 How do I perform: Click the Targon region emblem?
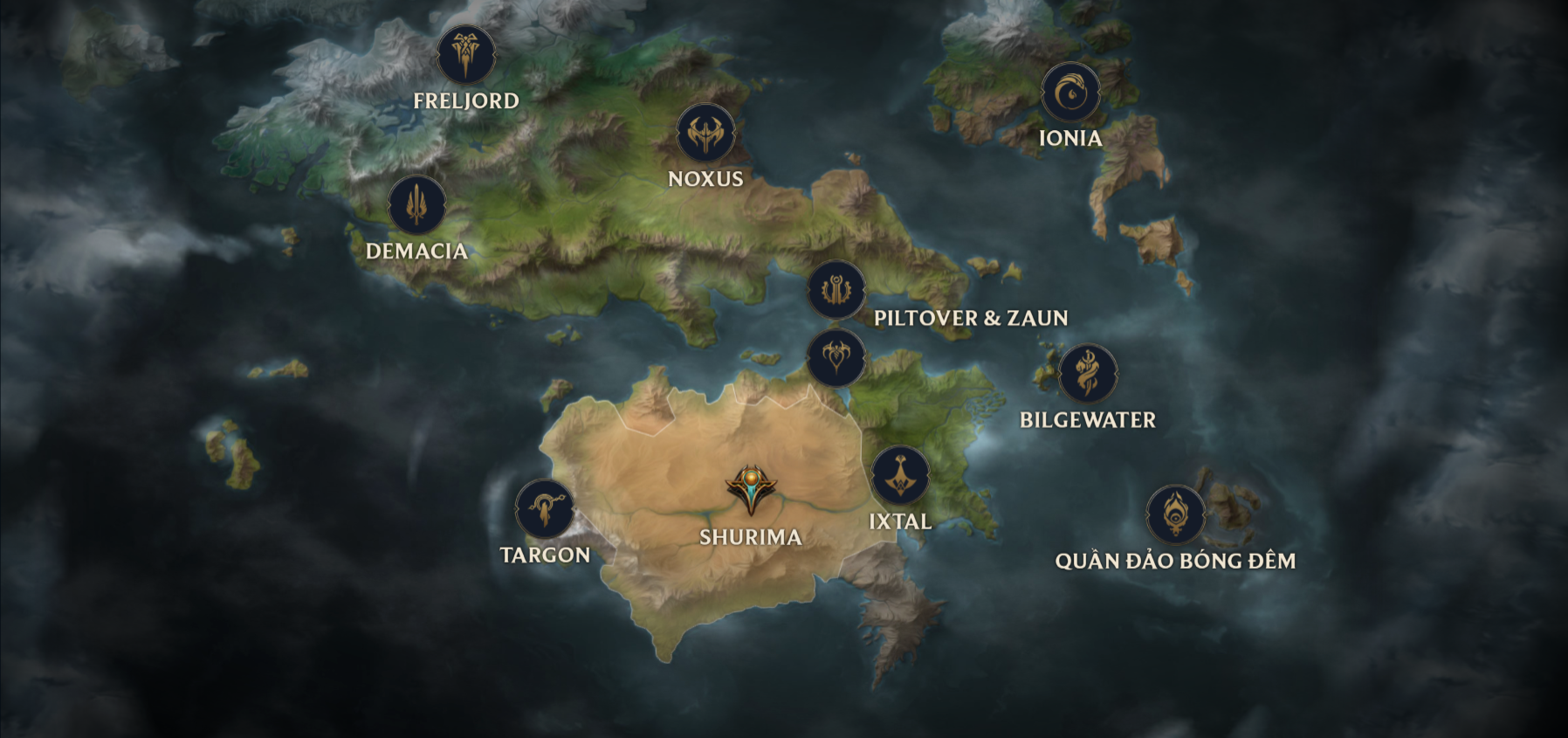point(545,509)
